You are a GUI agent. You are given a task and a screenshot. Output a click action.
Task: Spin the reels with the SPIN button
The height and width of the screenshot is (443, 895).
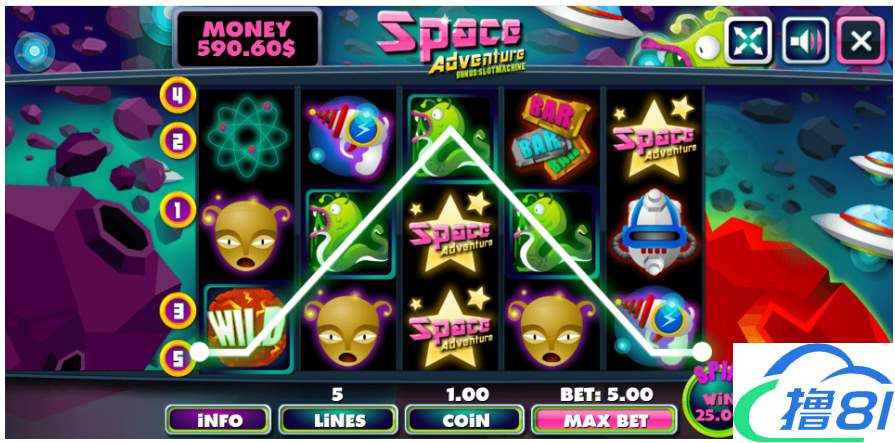click(x=712, y=395)
